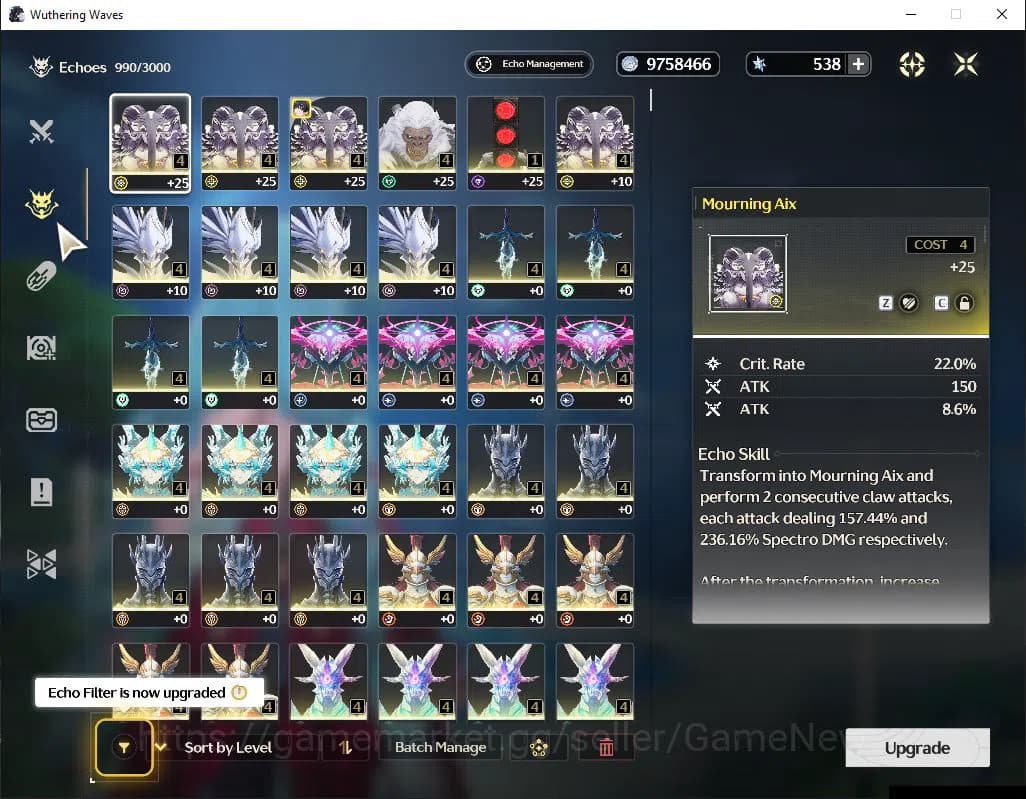Open the four-arrow compass icon beside the close button
The width and height of the screenshot is (1026, 799).
pos(911,64)
